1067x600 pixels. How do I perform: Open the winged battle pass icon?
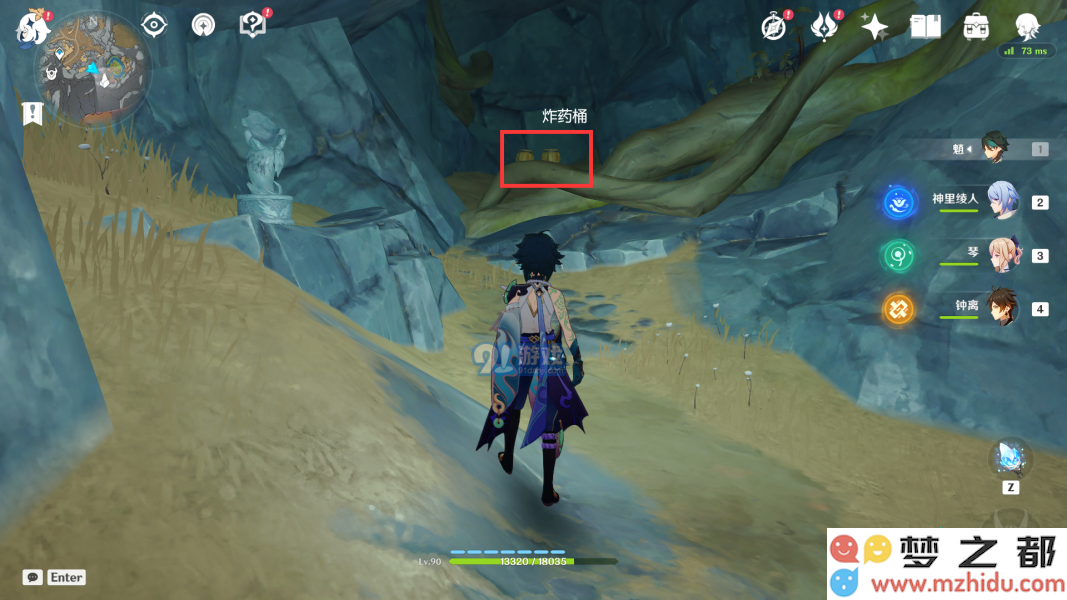pyautogui.click(x=823, y=27)
